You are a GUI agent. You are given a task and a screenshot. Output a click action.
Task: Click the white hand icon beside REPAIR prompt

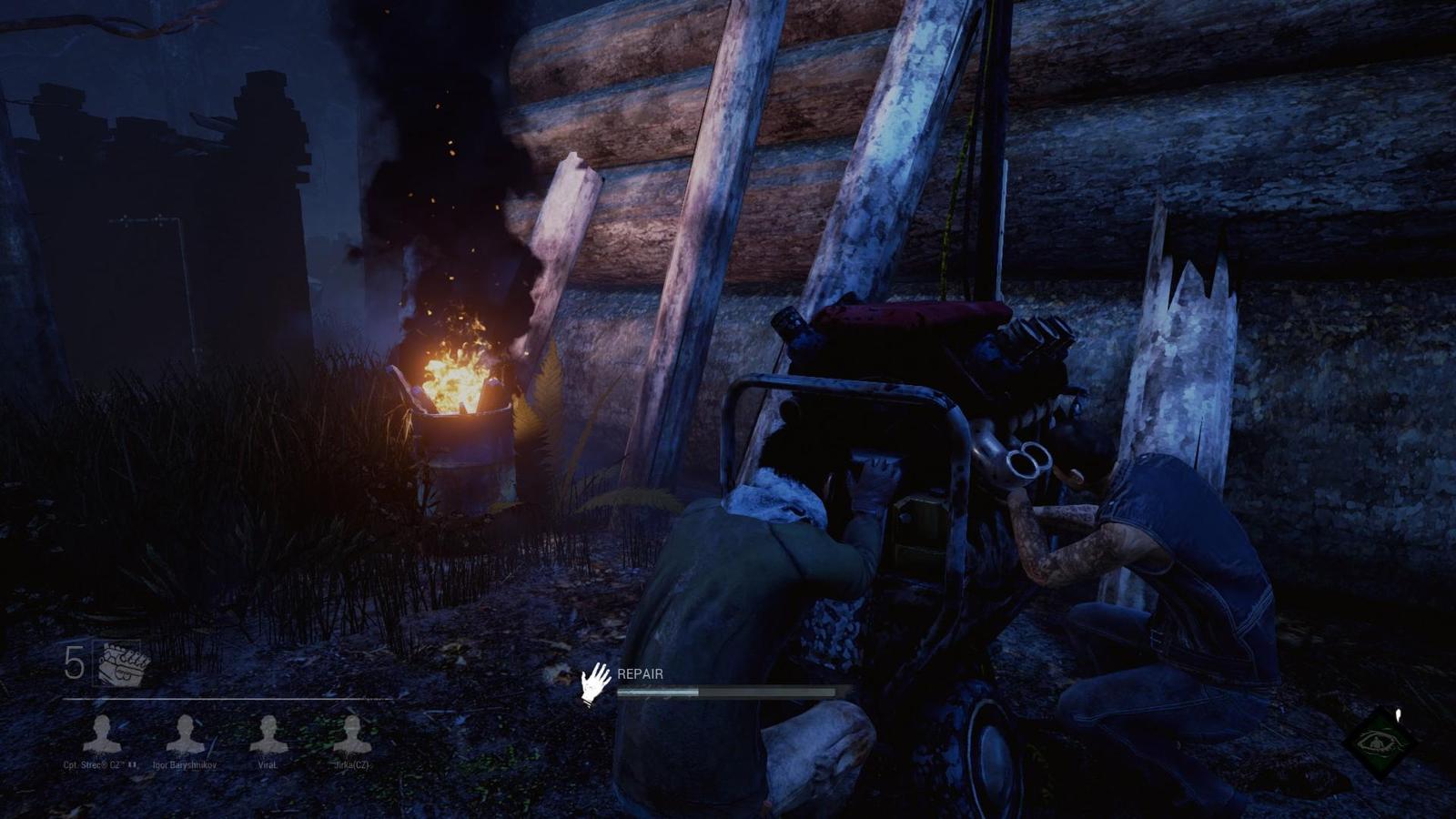coord(596,682)
